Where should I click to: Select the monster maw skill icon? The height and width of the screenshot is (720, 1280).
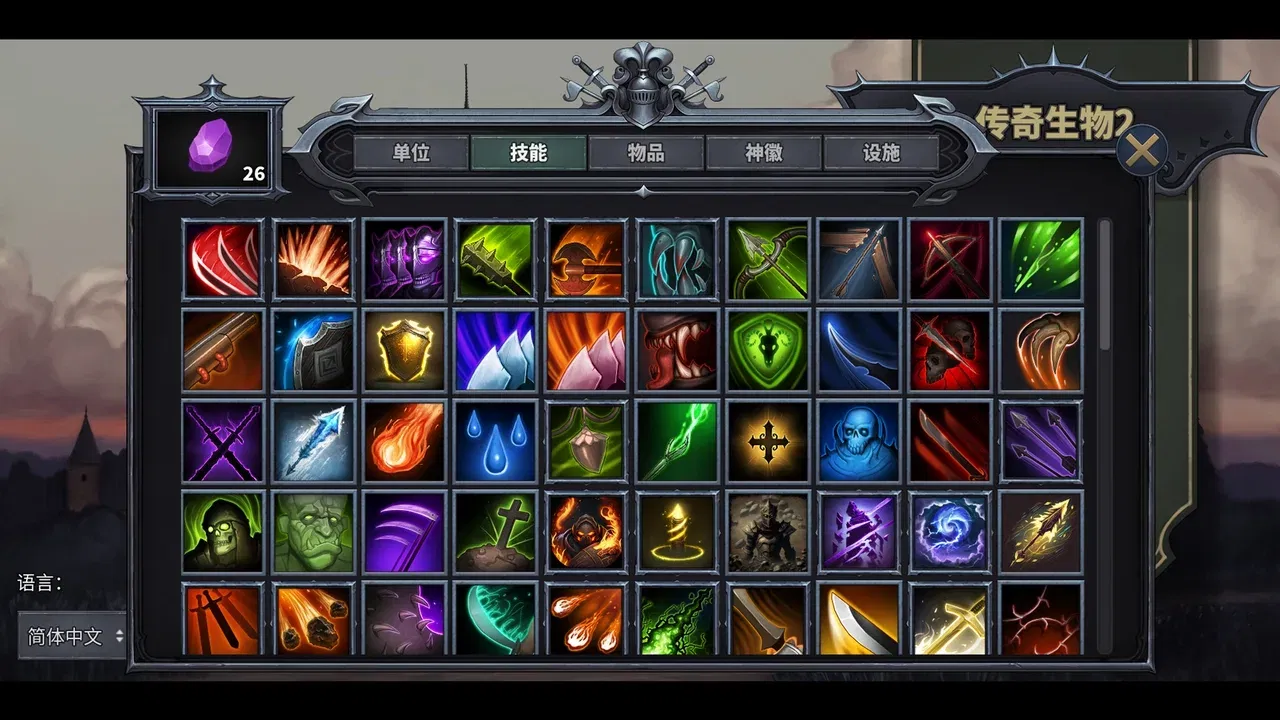pyautogui.click(x=676, y=350)
